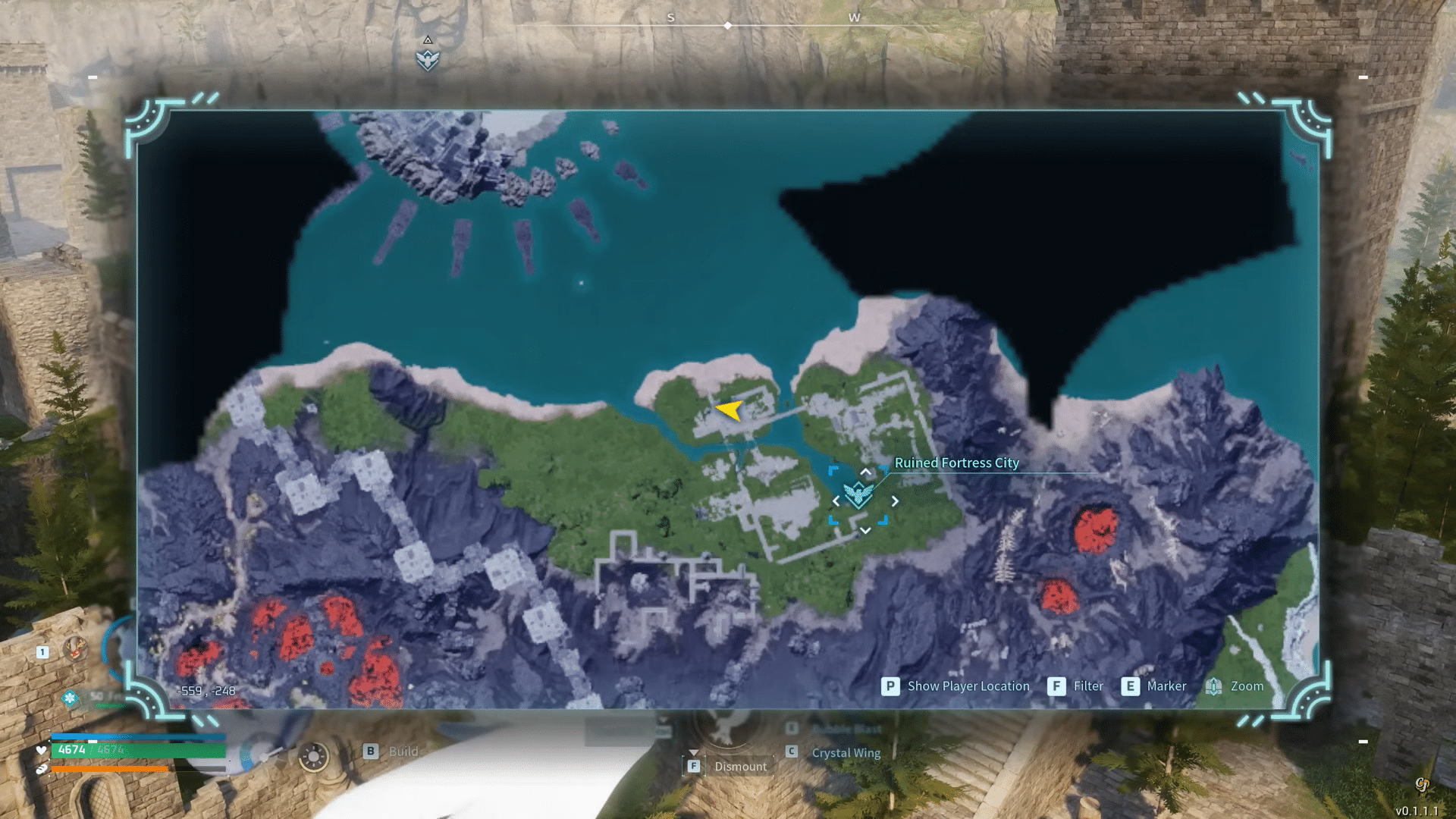Toggle the map Filter option
Image resolution: width=1456 pixels, height=819 pixels.
point(1089,686)
